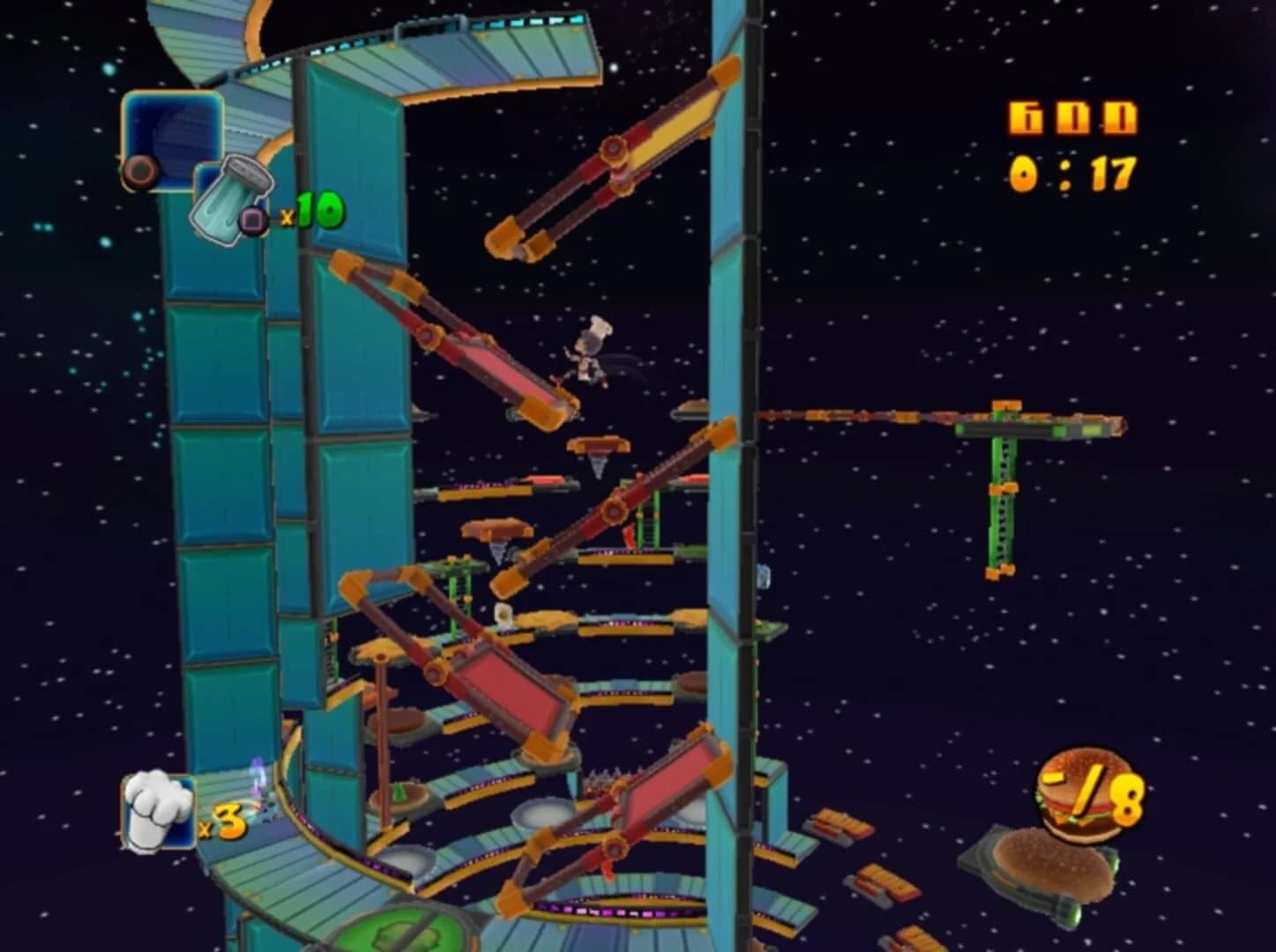This screenshot has width=1276, height=952.
Task: Click the purple square button prompt on the shaker
Action: coord(251,219)
